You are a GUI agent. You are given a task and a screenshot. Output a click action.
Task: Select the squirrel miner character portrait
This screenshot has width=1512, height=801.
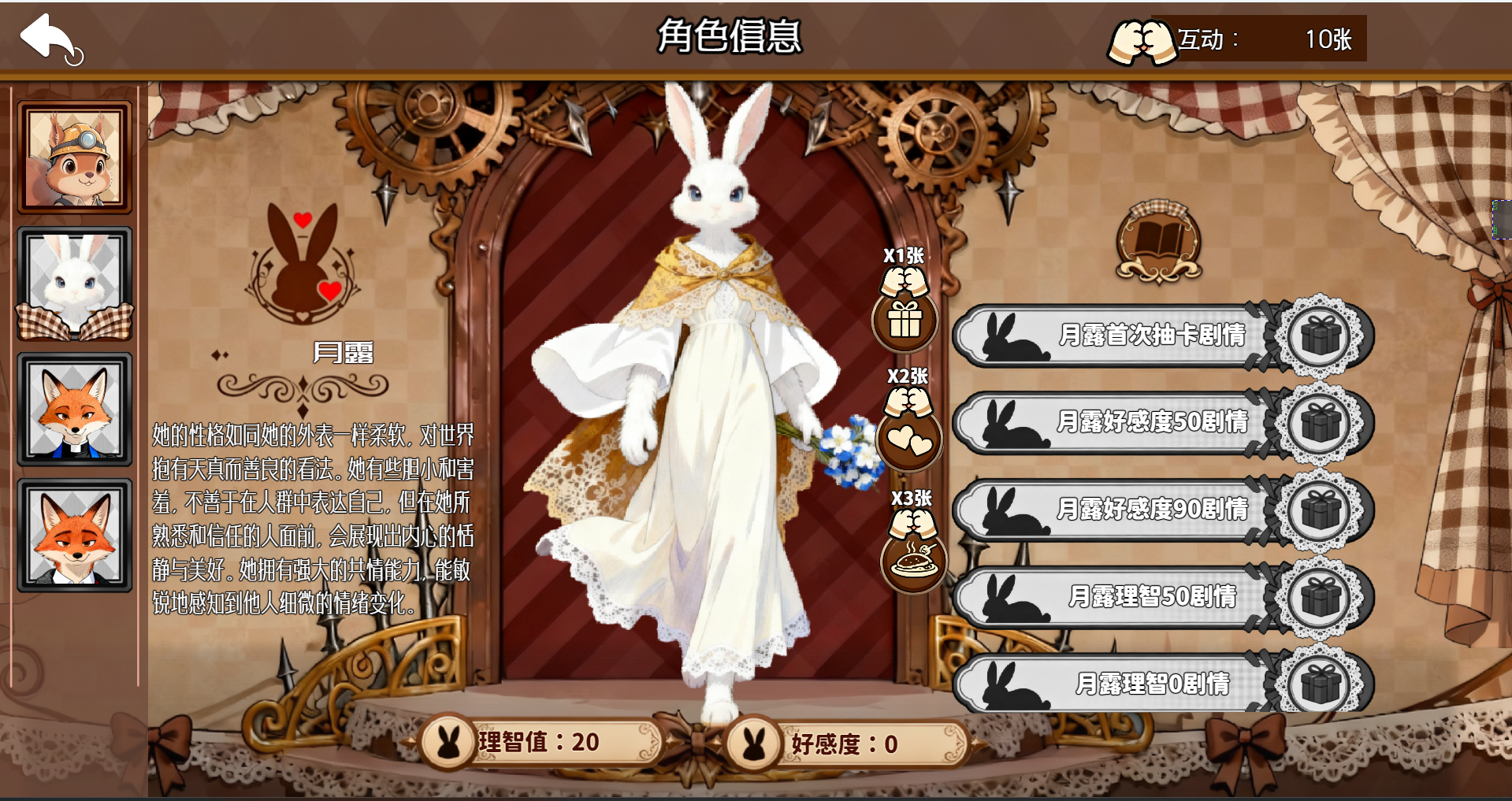point(75,156)
